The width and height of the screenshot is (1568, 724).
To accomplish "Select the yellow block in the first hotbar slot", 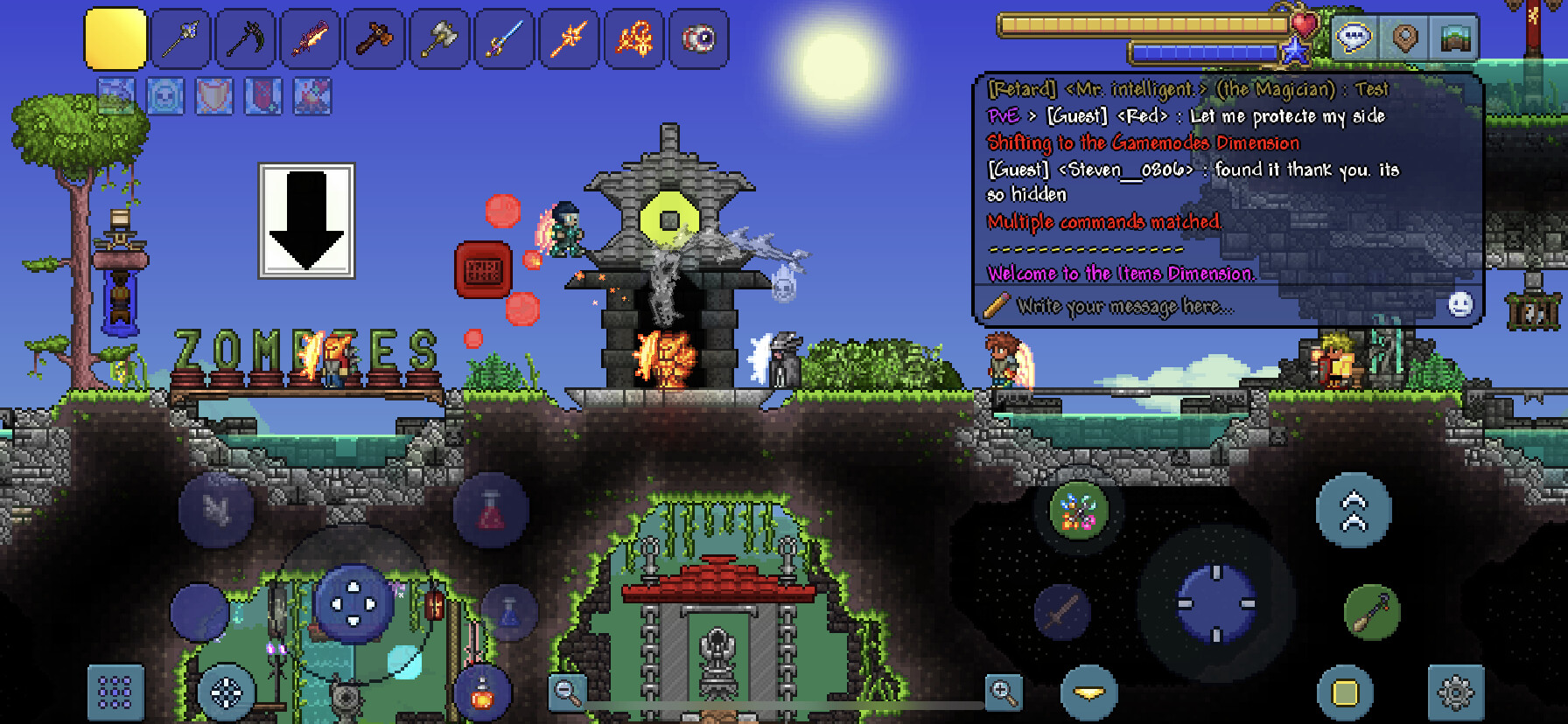I will (115, 38).
